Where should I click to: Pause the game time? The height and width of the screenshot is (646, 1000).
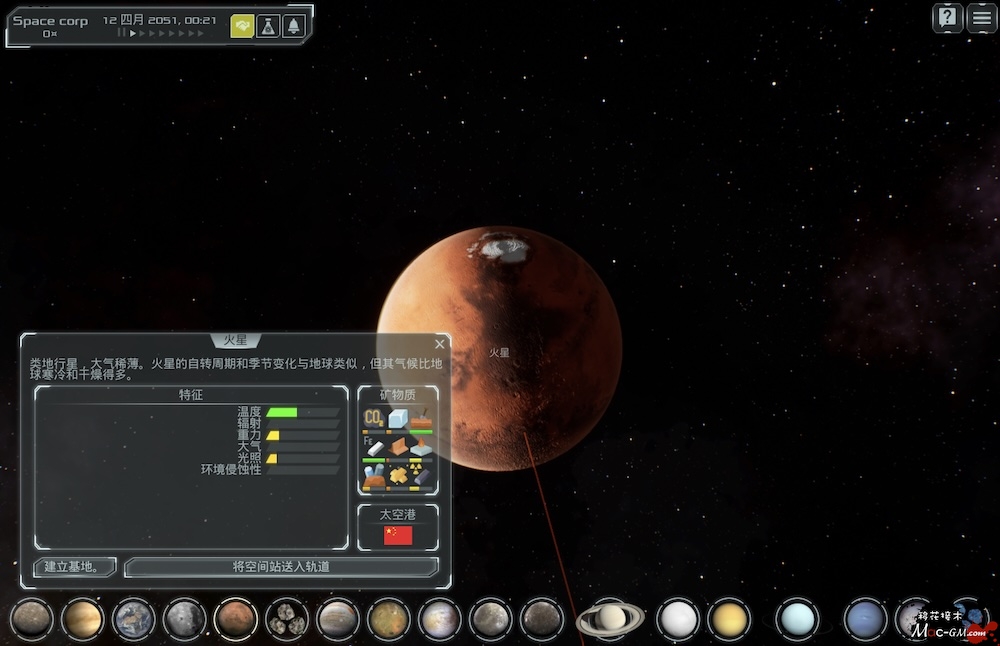(x=121, y=33)
